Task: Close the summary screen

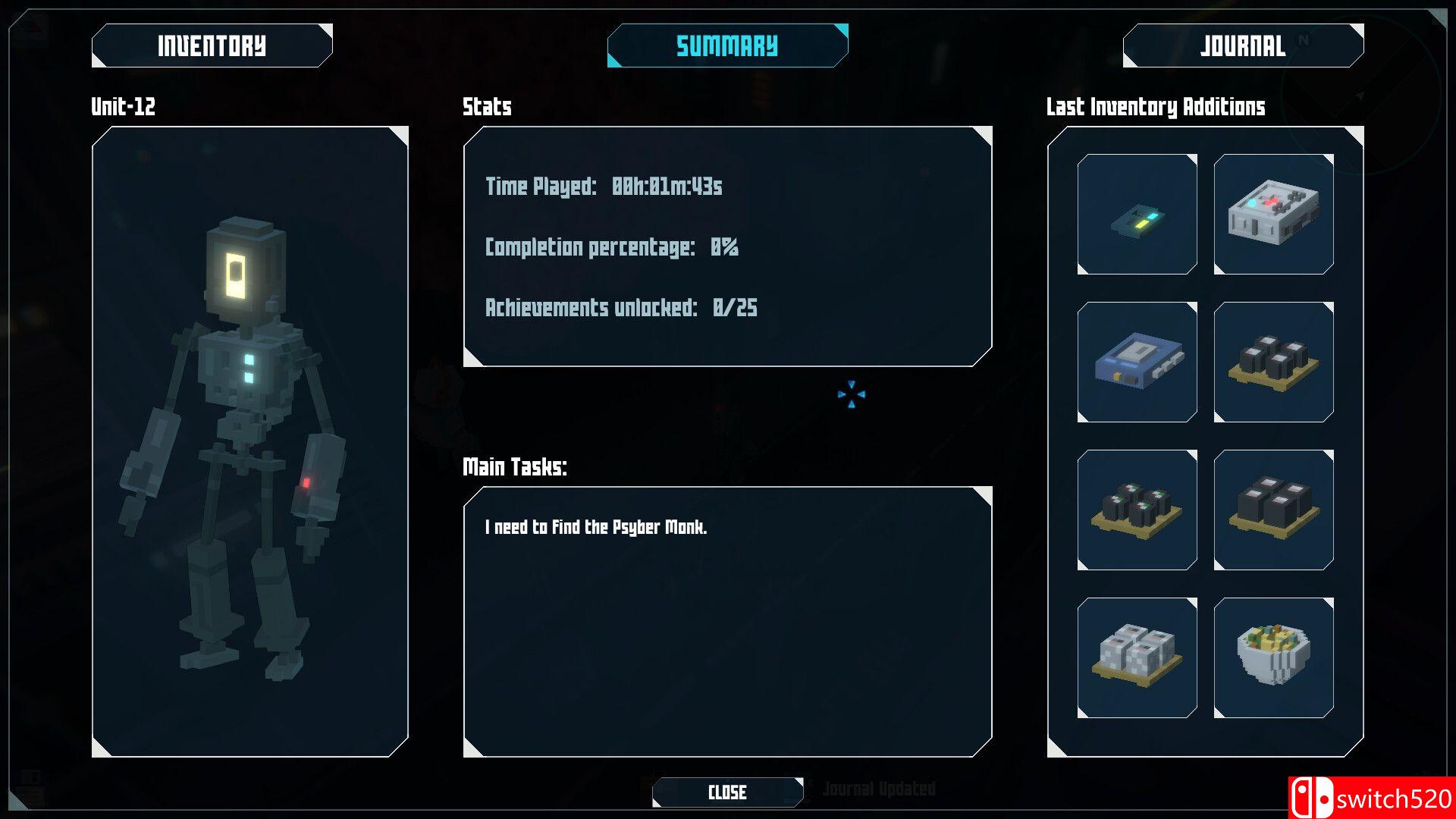Action: (x=727, y=792)
